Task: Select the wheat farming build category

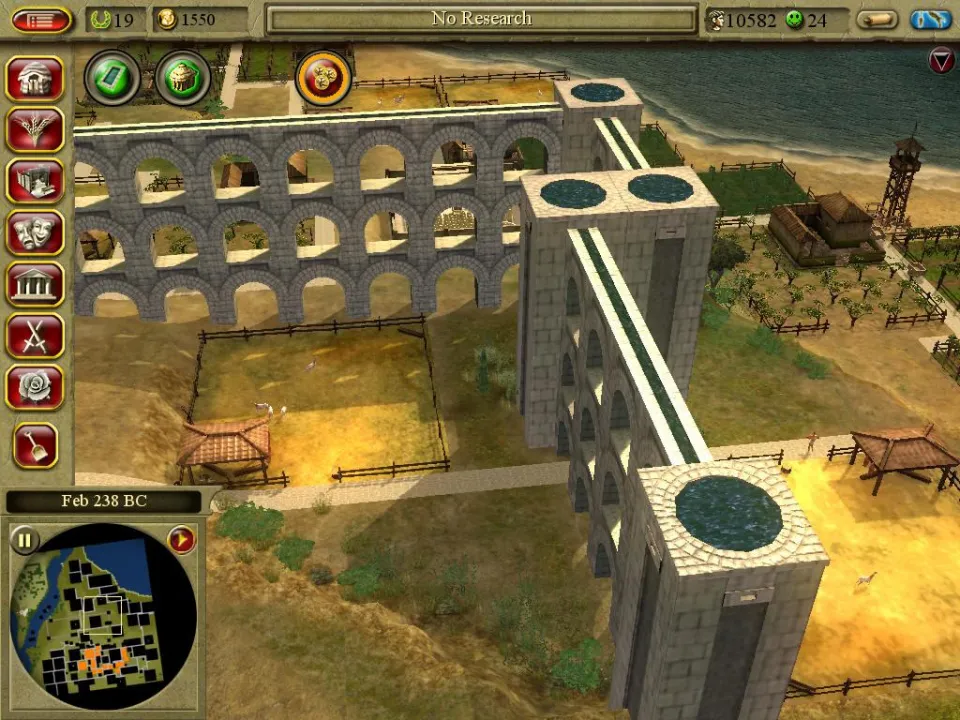Action: coord(35,130)
